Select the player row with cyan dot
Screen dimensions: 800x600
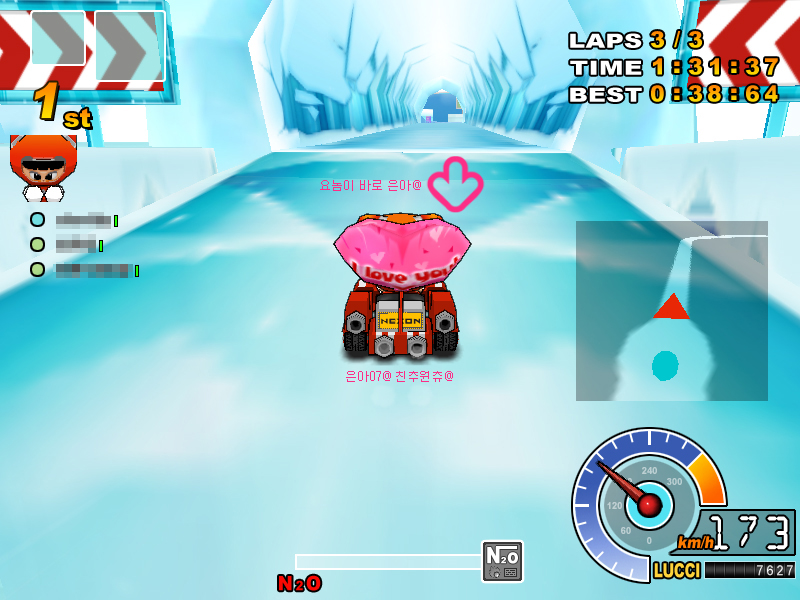[75, 220]
